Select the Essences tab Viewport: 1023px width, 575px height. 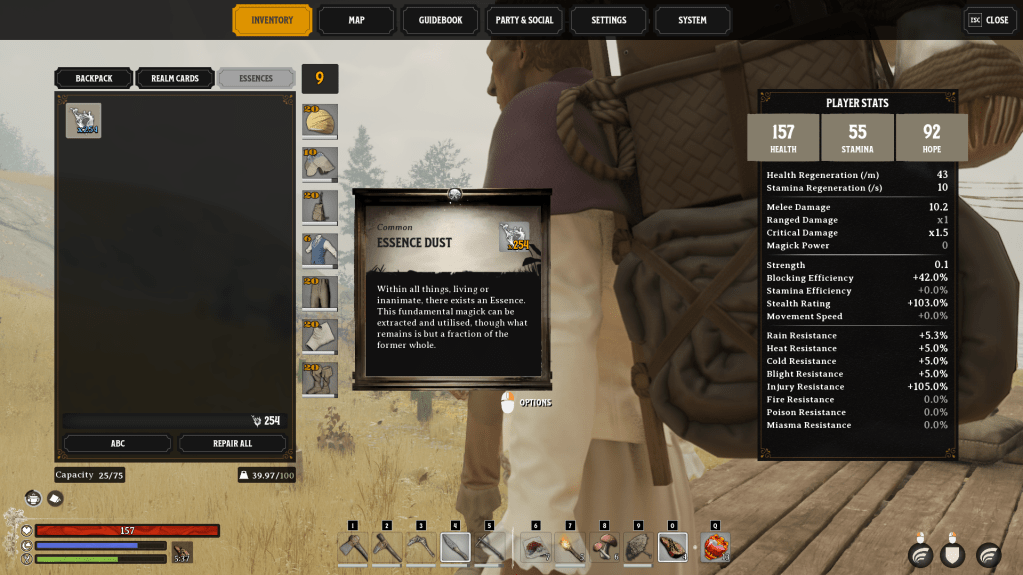pos(256,78)
